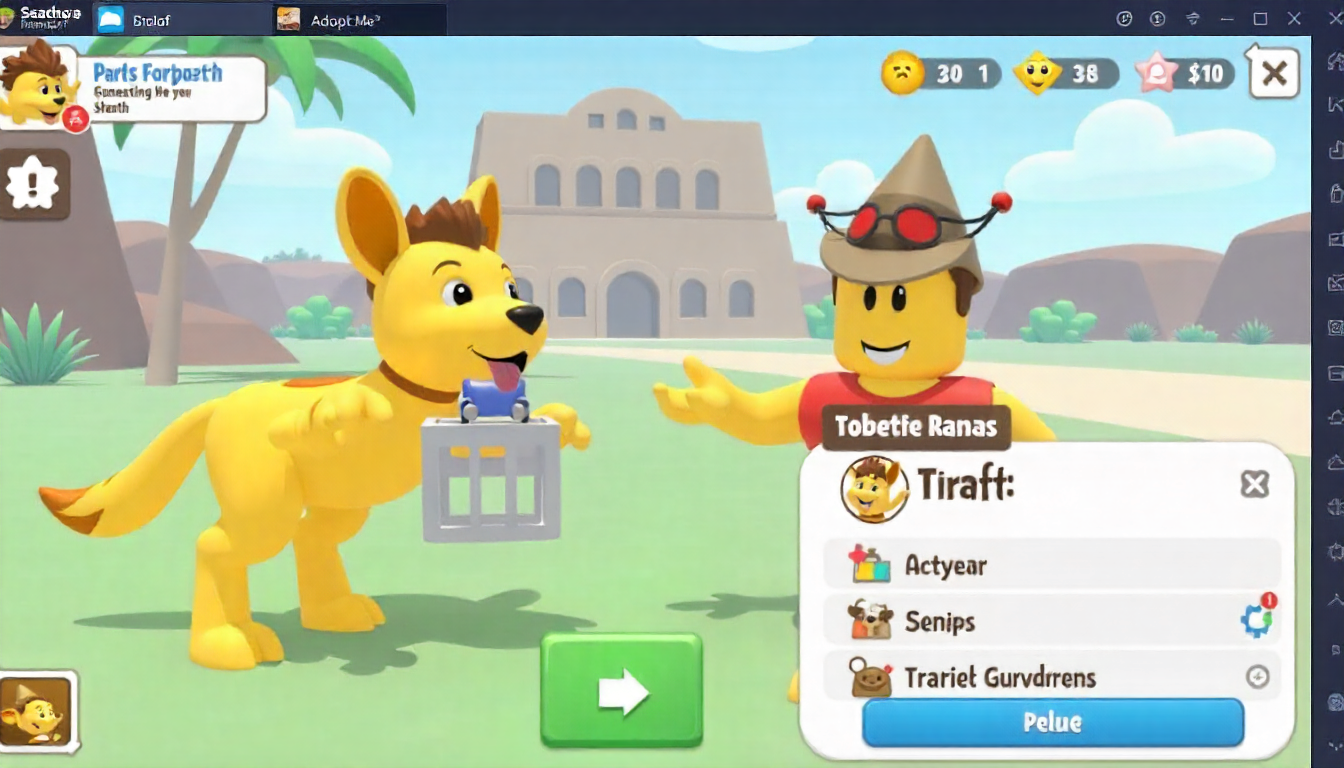
Task: Click the blue Pelue button
Action: 1052,722
